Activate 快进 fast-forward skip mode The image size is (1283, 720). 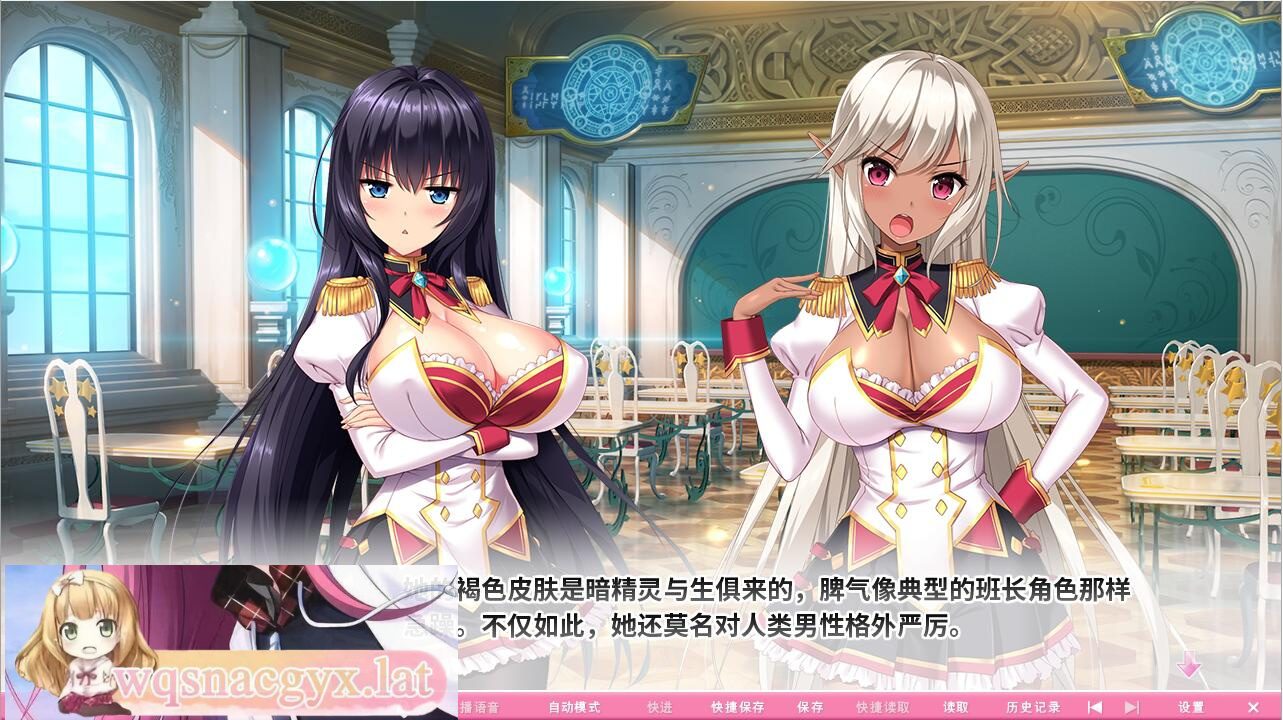660,707
